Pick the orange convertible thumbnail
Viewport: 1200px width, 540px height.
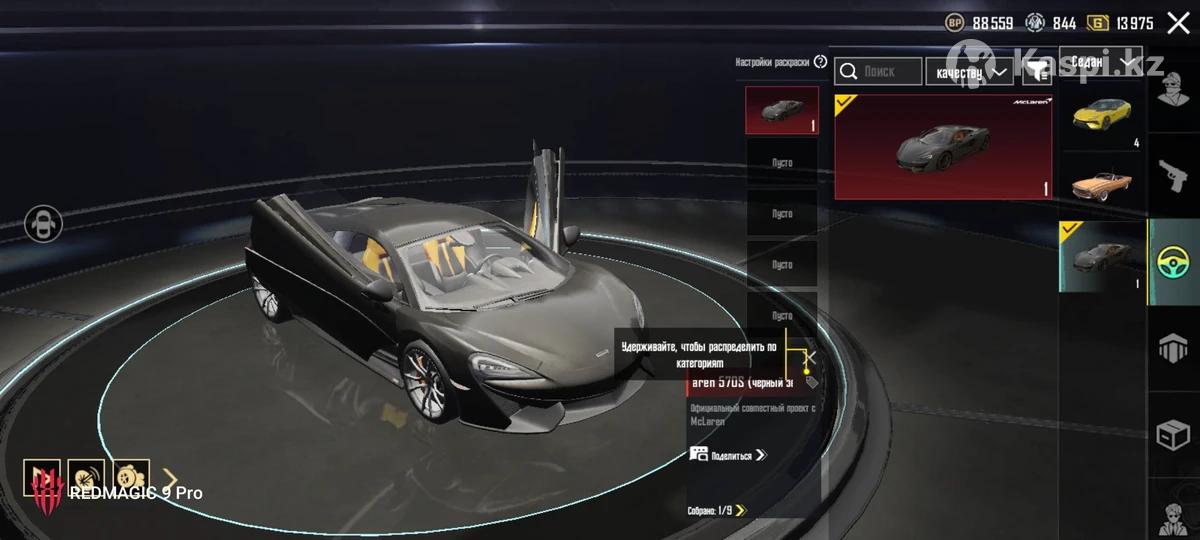coord(1102,184)
